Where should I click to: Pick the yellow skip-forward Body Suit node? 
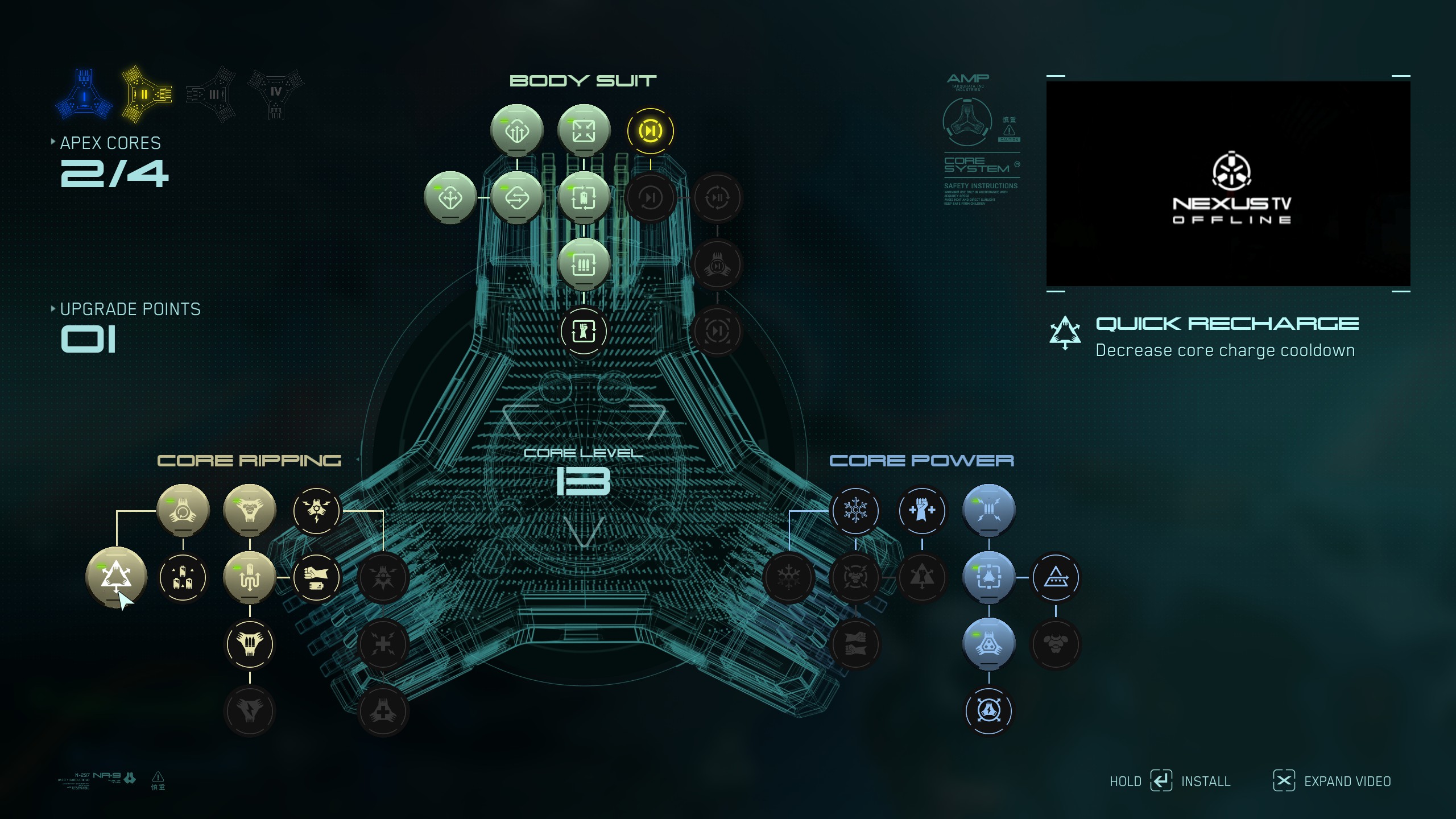(x=650, y=131)
